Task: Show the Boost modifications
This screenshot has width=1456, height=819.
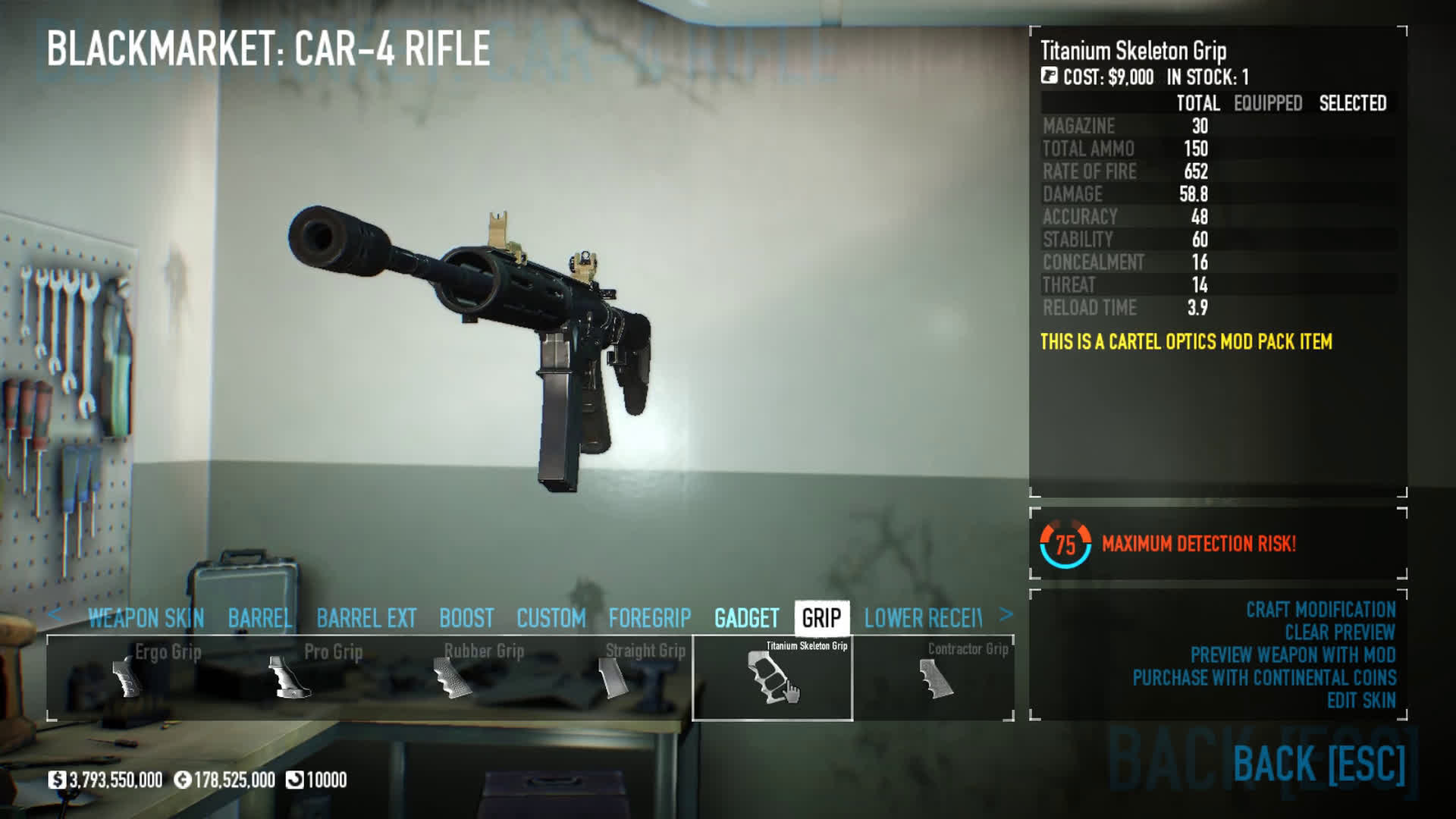Action: 466,618
